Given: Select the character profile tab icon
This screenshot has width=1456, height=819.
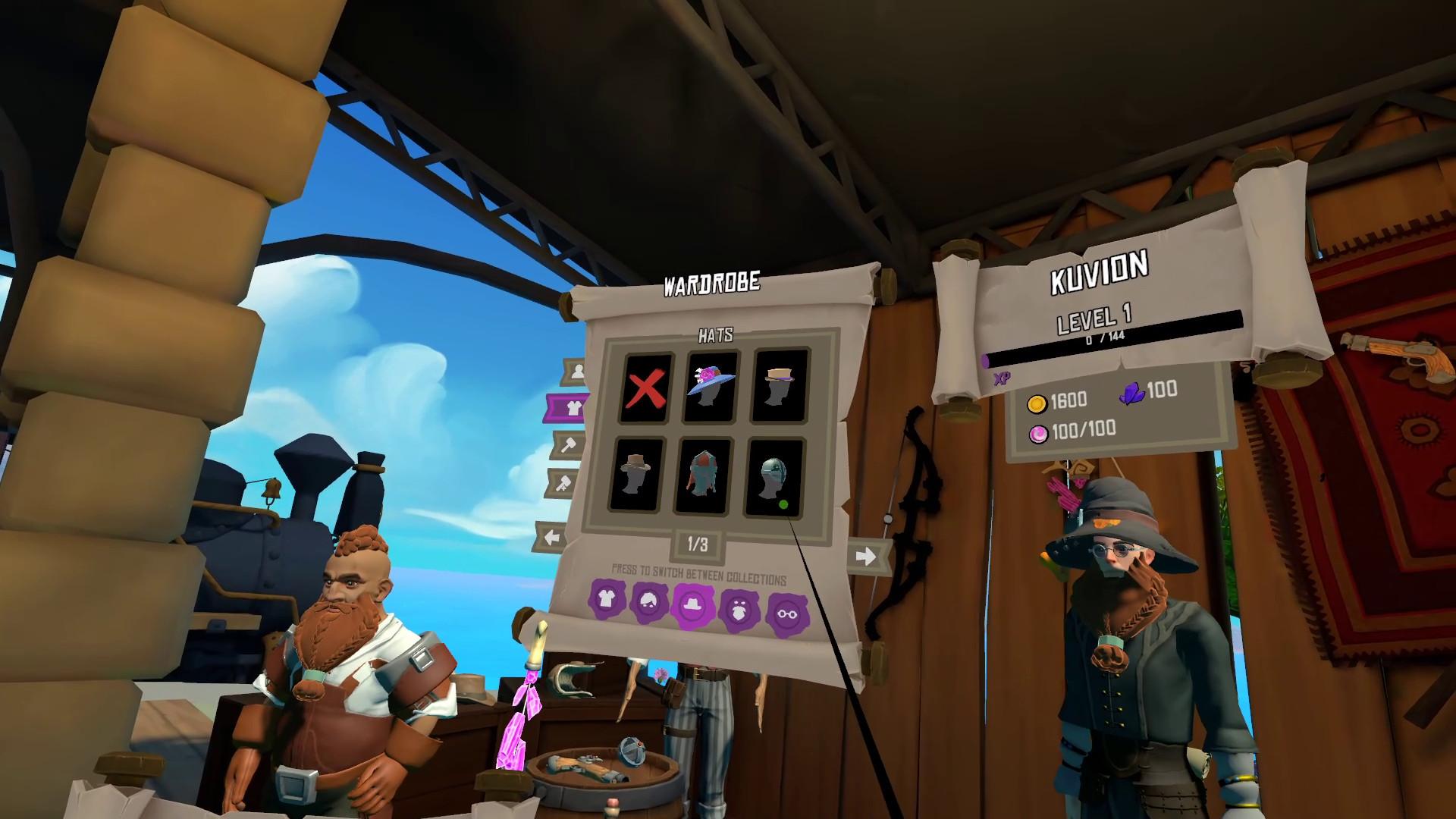Looking at the screenshot, I should coord(578,371).
